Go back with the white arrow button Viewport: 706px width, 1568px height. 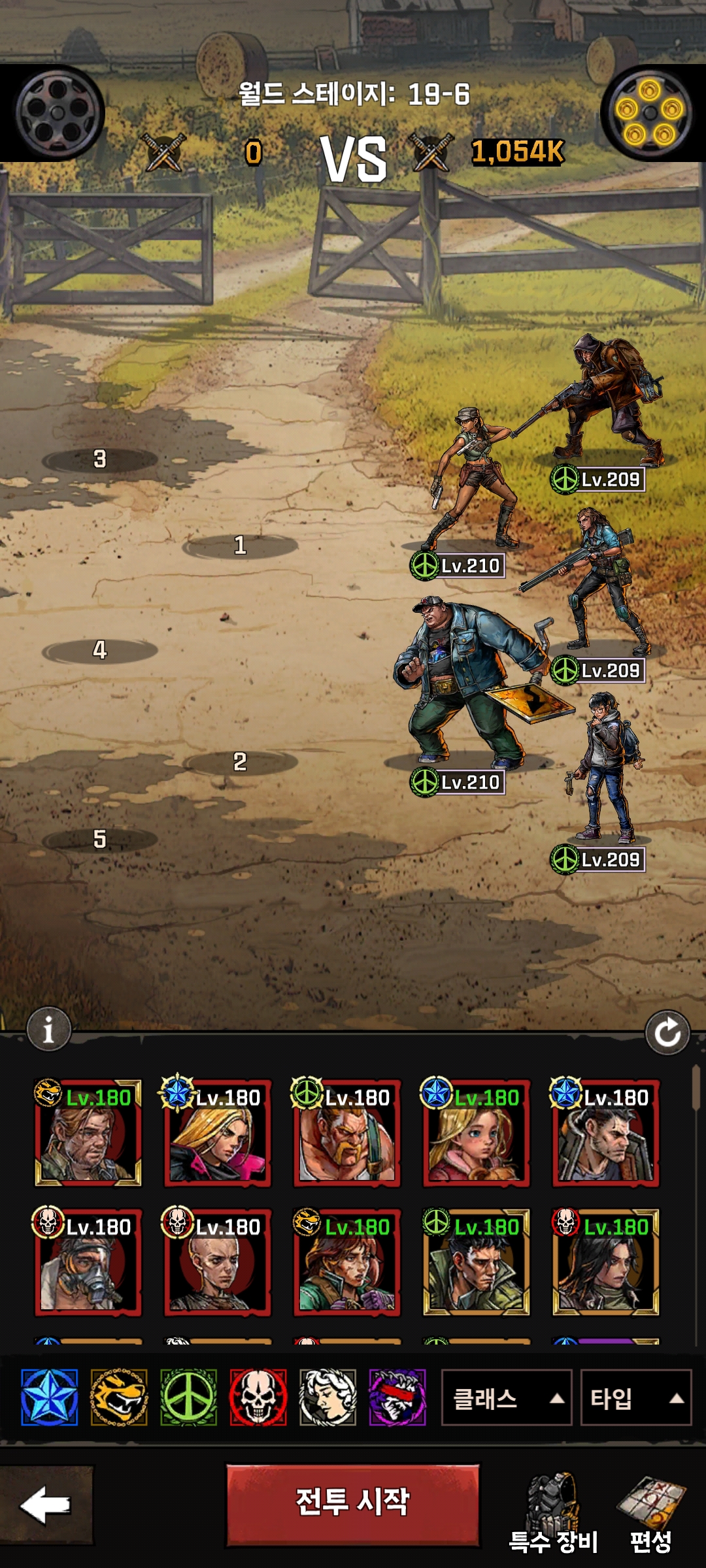tap(46, 1505)
